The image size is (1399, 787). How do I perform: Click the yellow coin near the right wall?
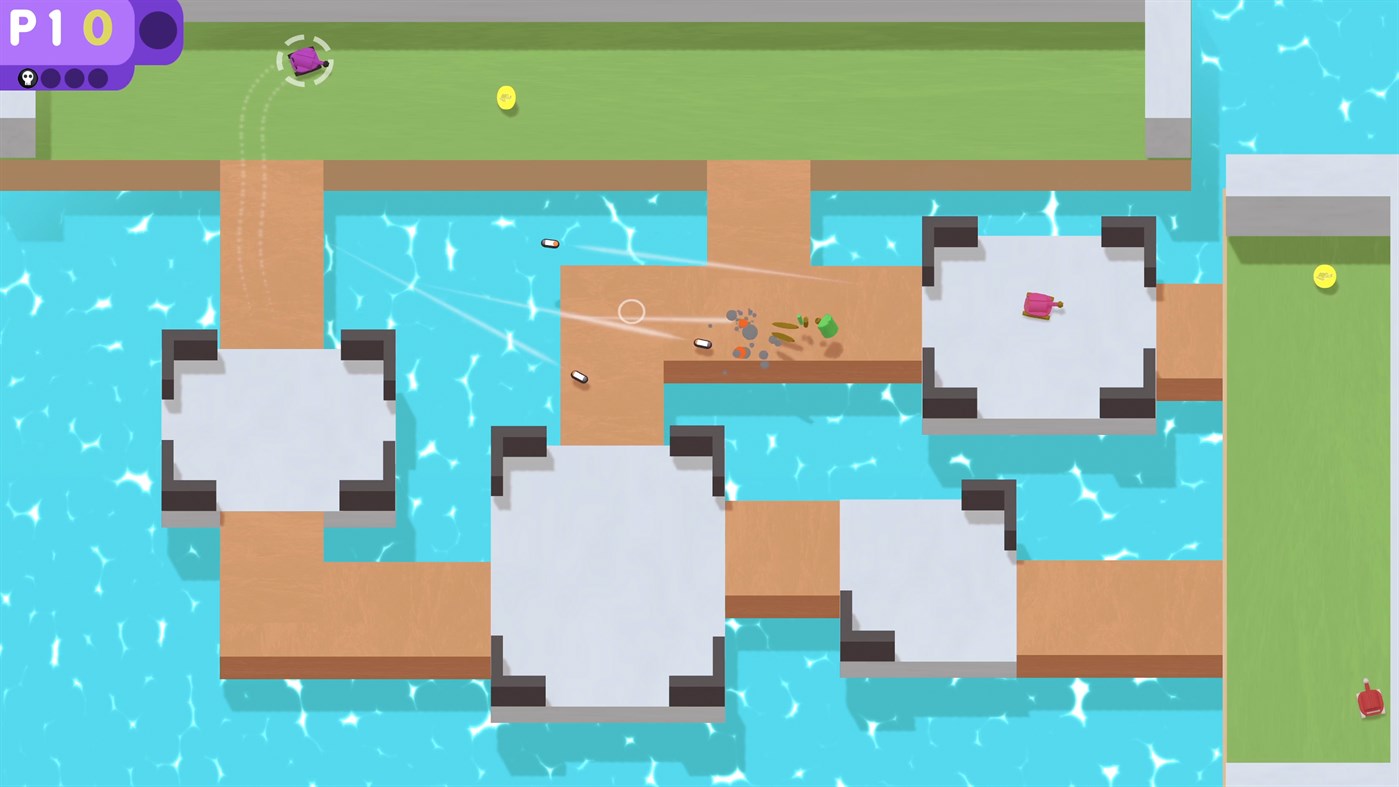[x=1325, y=276]
